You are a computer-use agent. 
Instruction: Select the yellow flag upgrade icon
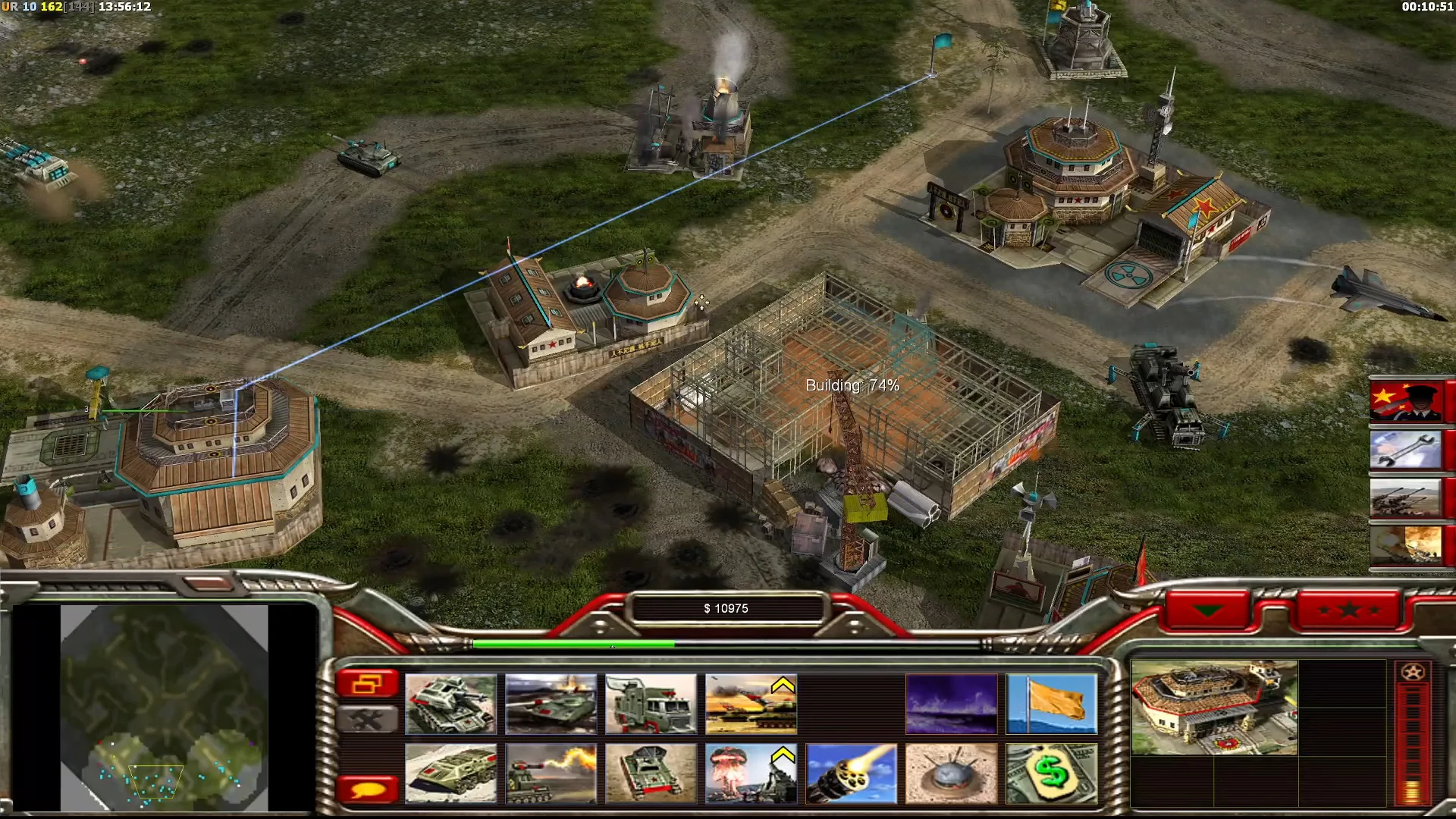1052,704
